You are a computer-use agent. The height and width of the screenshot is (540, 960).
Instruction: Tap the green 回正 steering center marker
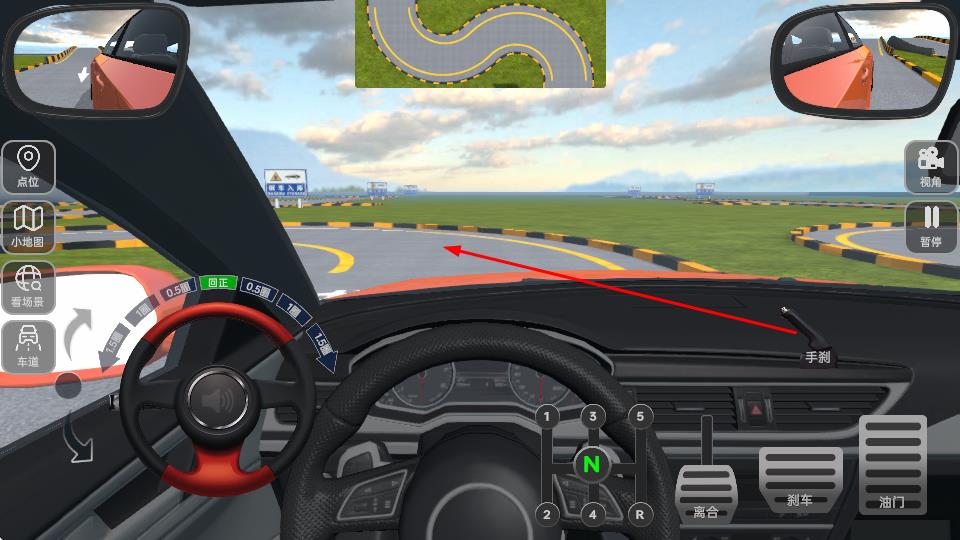coord(216,283)
